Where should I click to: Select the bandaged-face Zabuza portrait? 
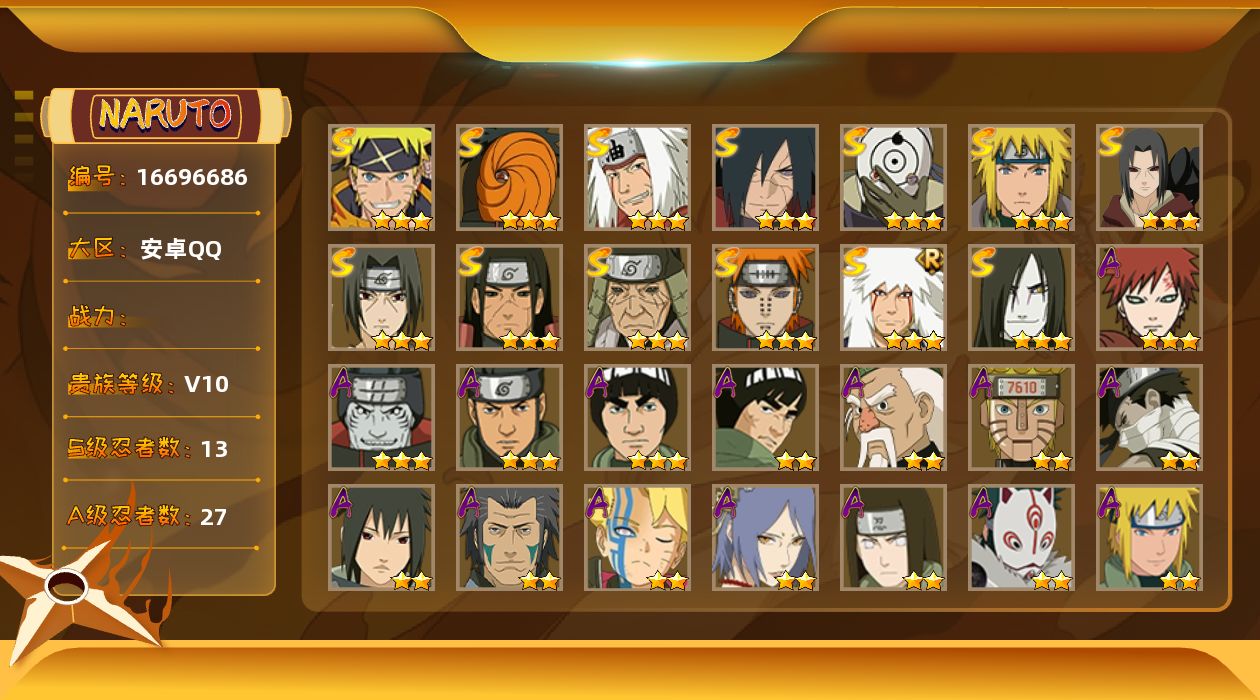pos(1149,417)
